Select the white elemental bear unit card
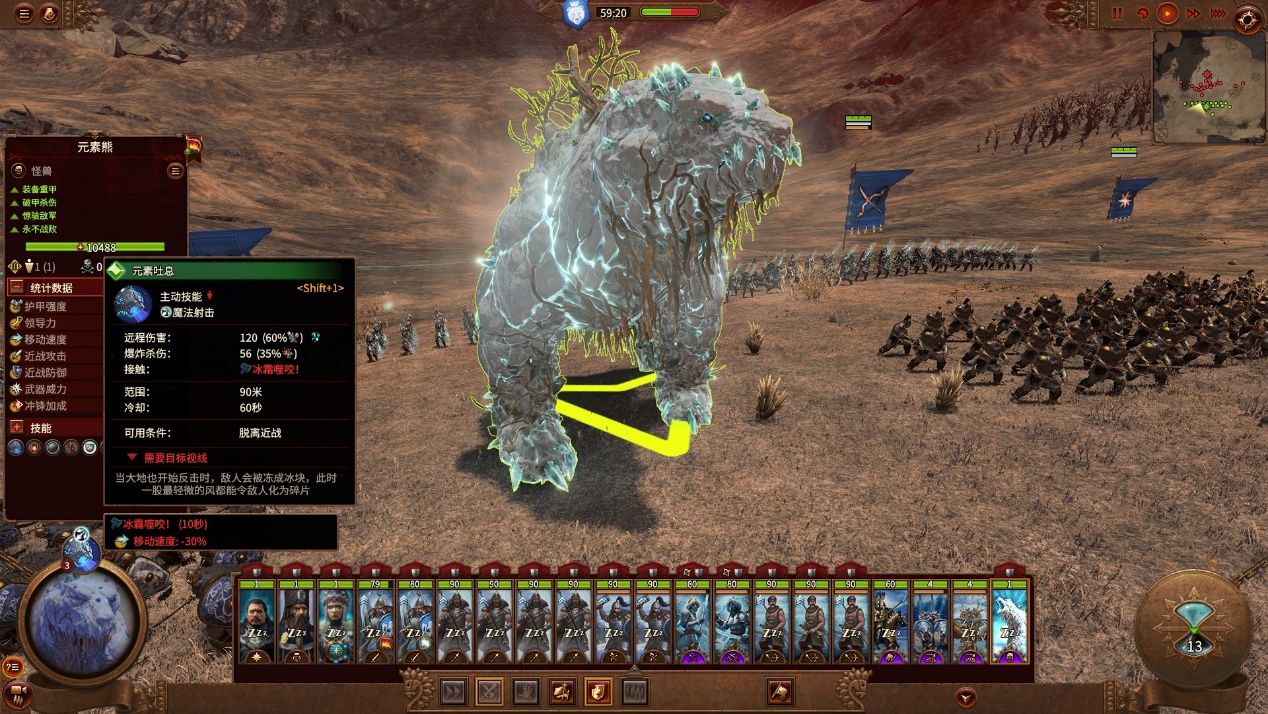1268x714 pixels. pos(1009,615)
